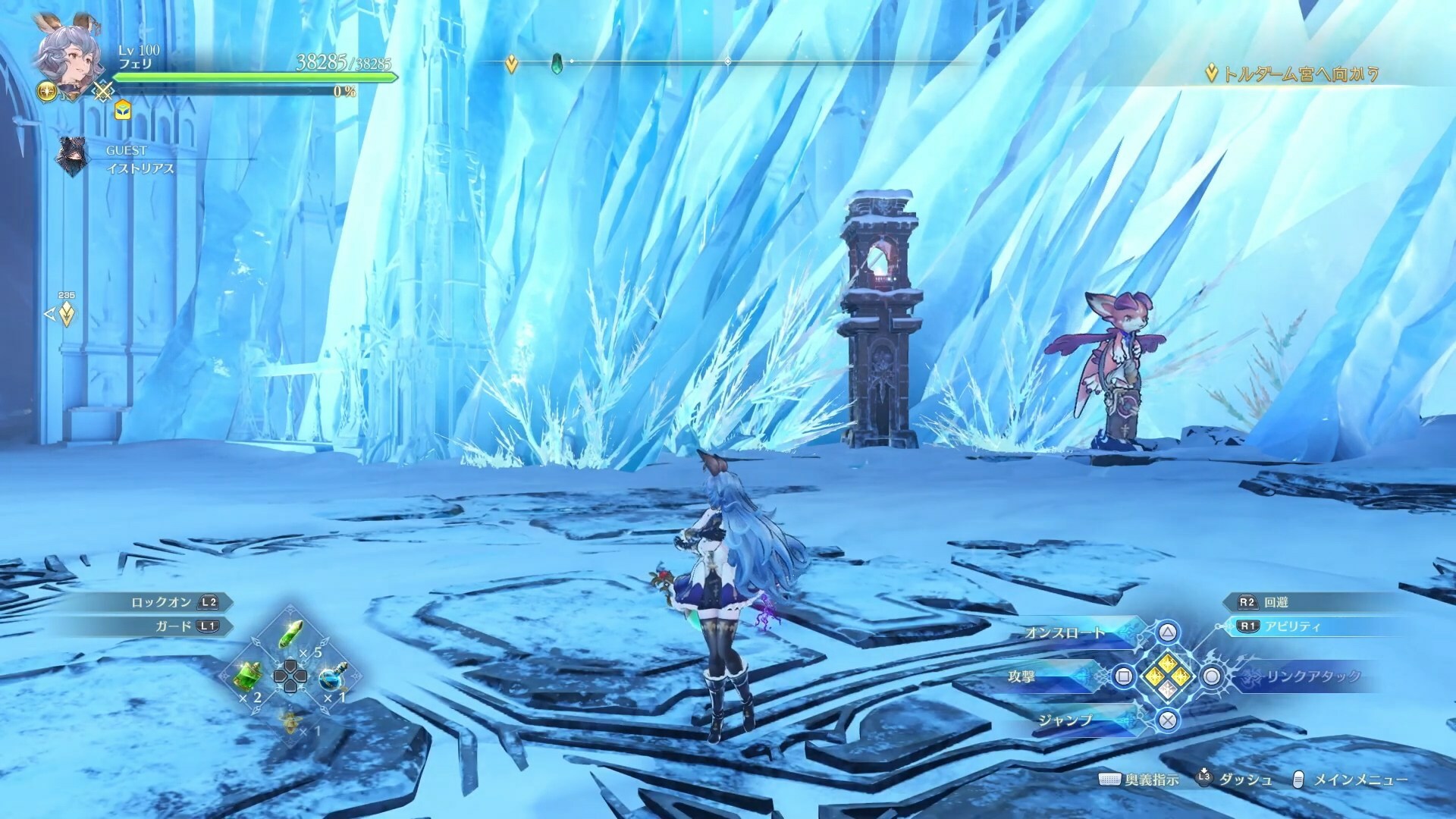Select Ferry's character portrait
The width and height of the screenshot is (1456, 819).
pyautogui.click(x=71, y=58)
